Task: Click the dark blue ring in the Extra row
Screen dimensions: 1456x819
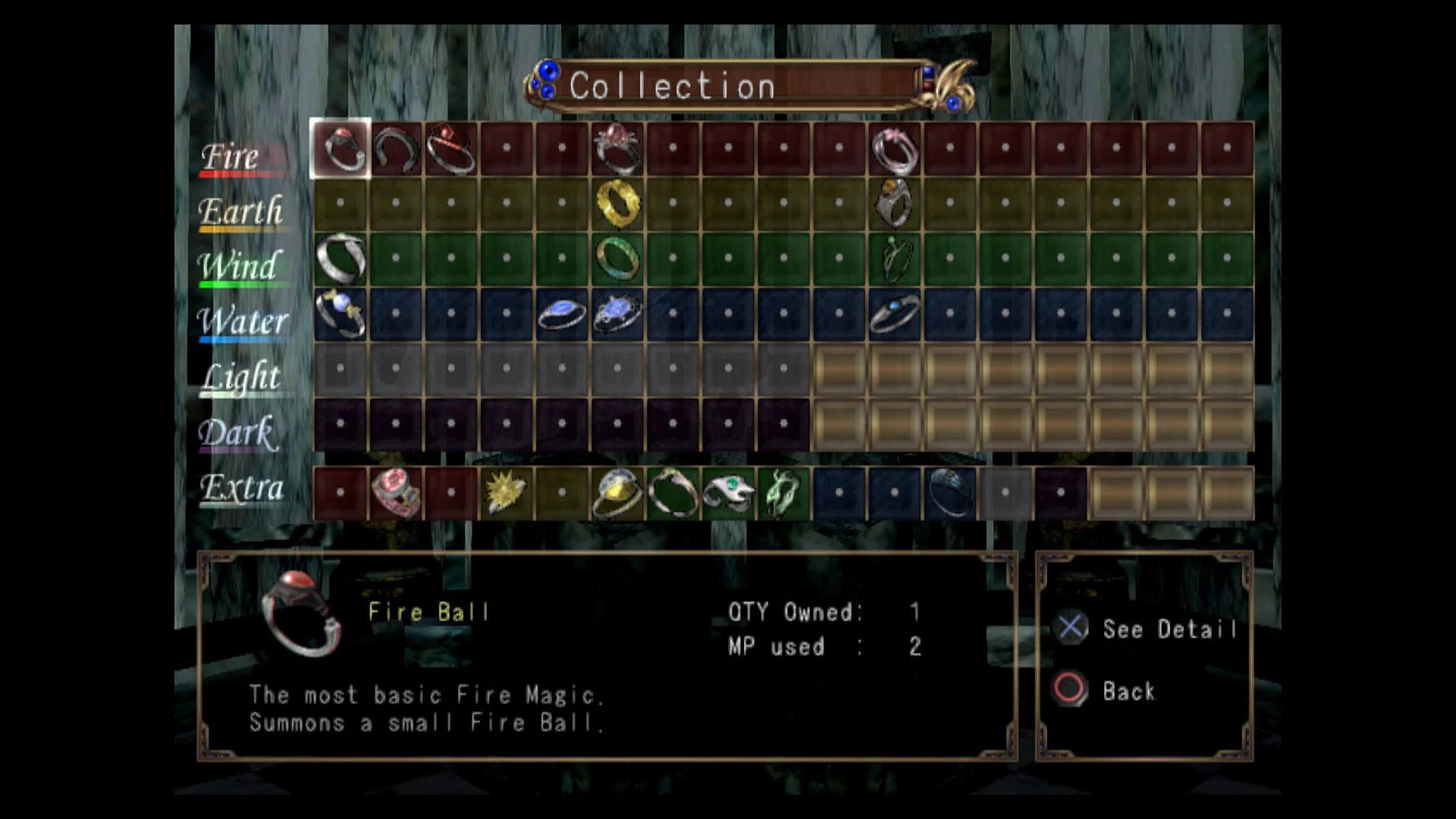Action: (950, 493)
